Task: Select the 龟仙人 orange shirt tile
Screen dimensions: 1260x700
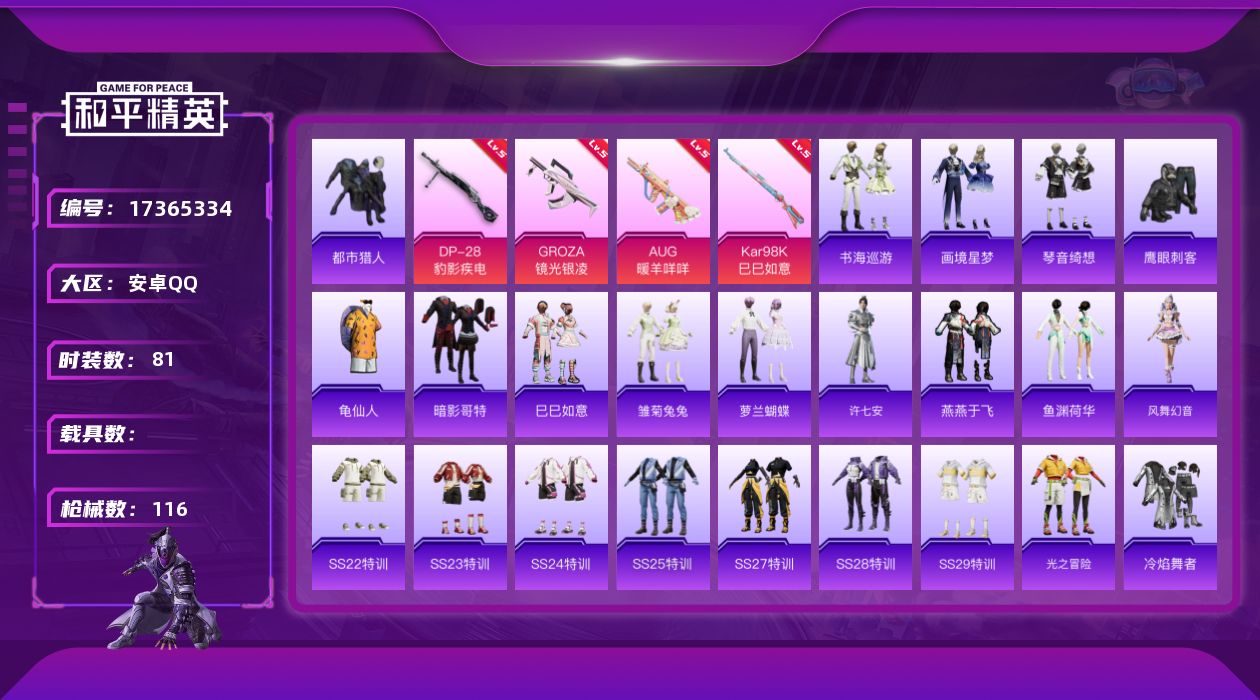Action: click(358, 363)
